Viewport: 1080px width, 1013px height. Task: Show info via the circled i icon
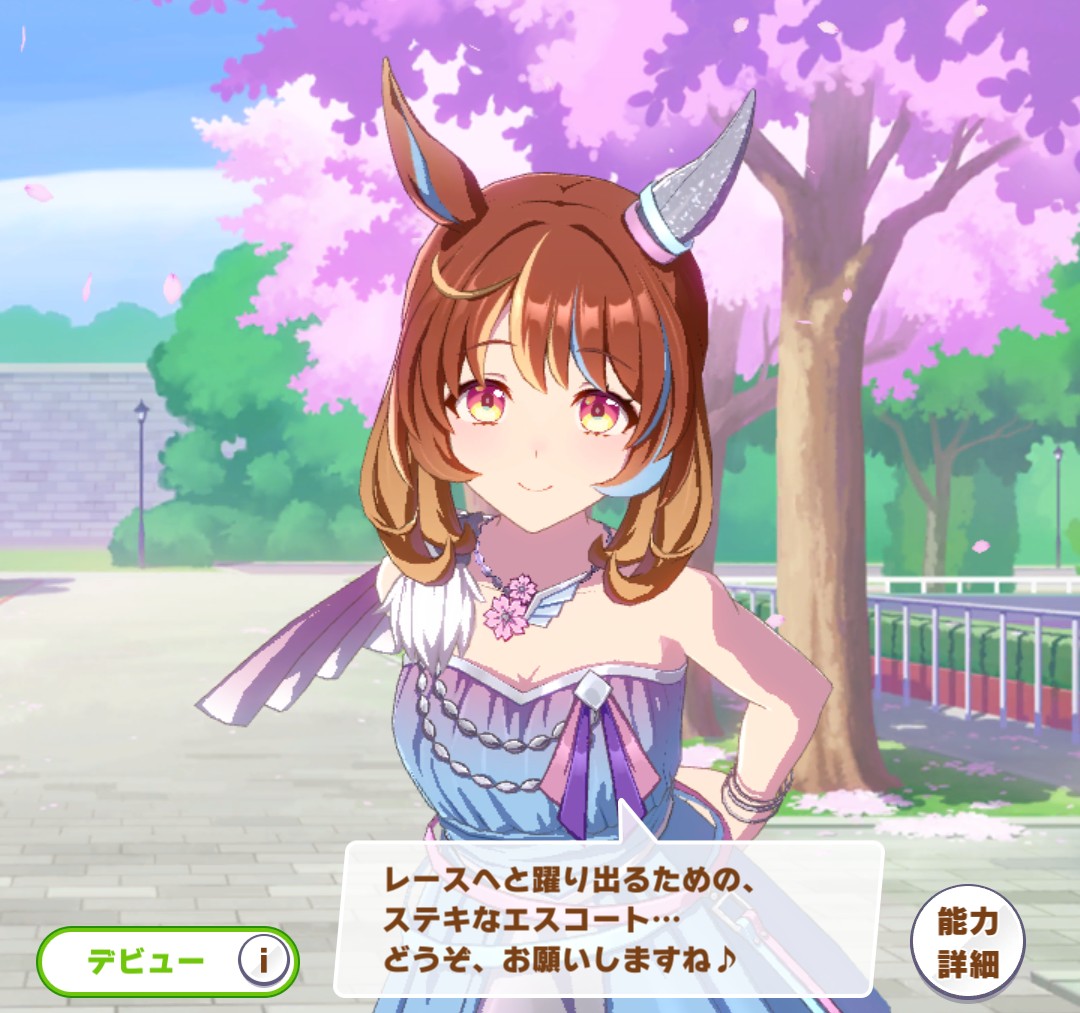[264, 961]
